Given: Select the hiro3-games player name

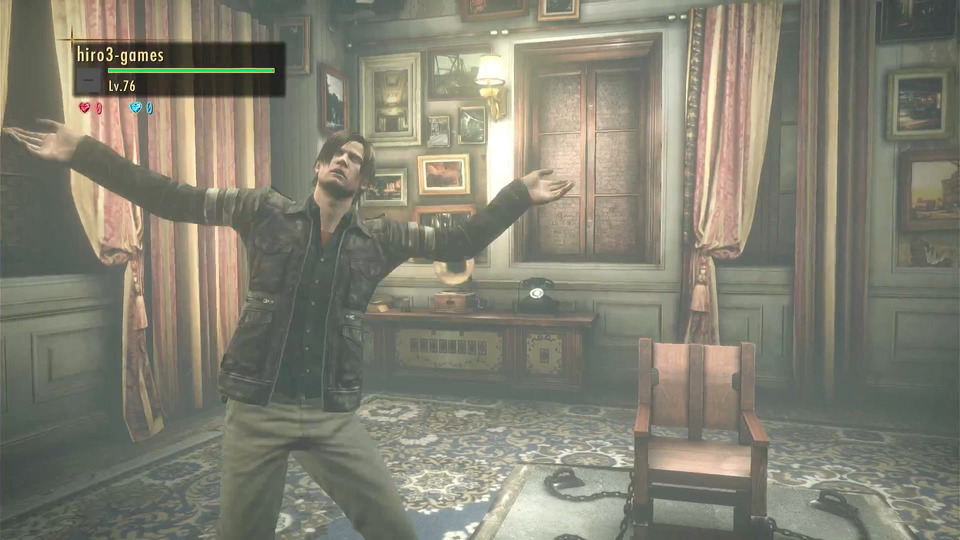Looking at the screenshot, I should pyautogui.click(x=121, y=56).
